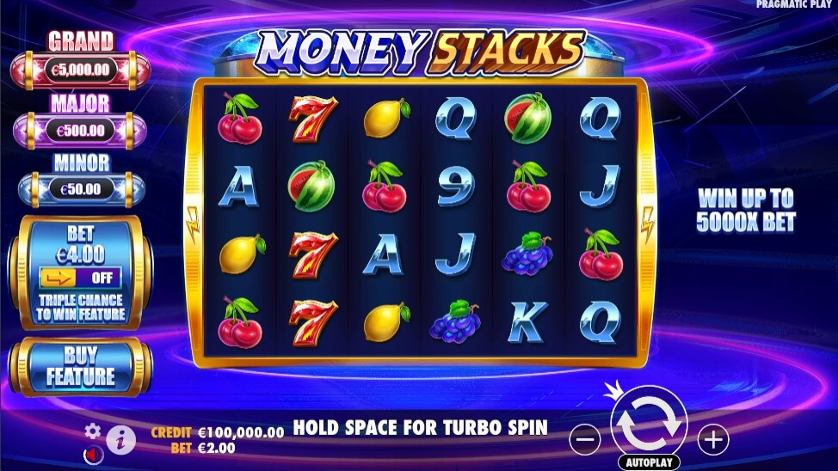Increase the bet with the plus button
This screenshot has height=471, width=838.
712,438
